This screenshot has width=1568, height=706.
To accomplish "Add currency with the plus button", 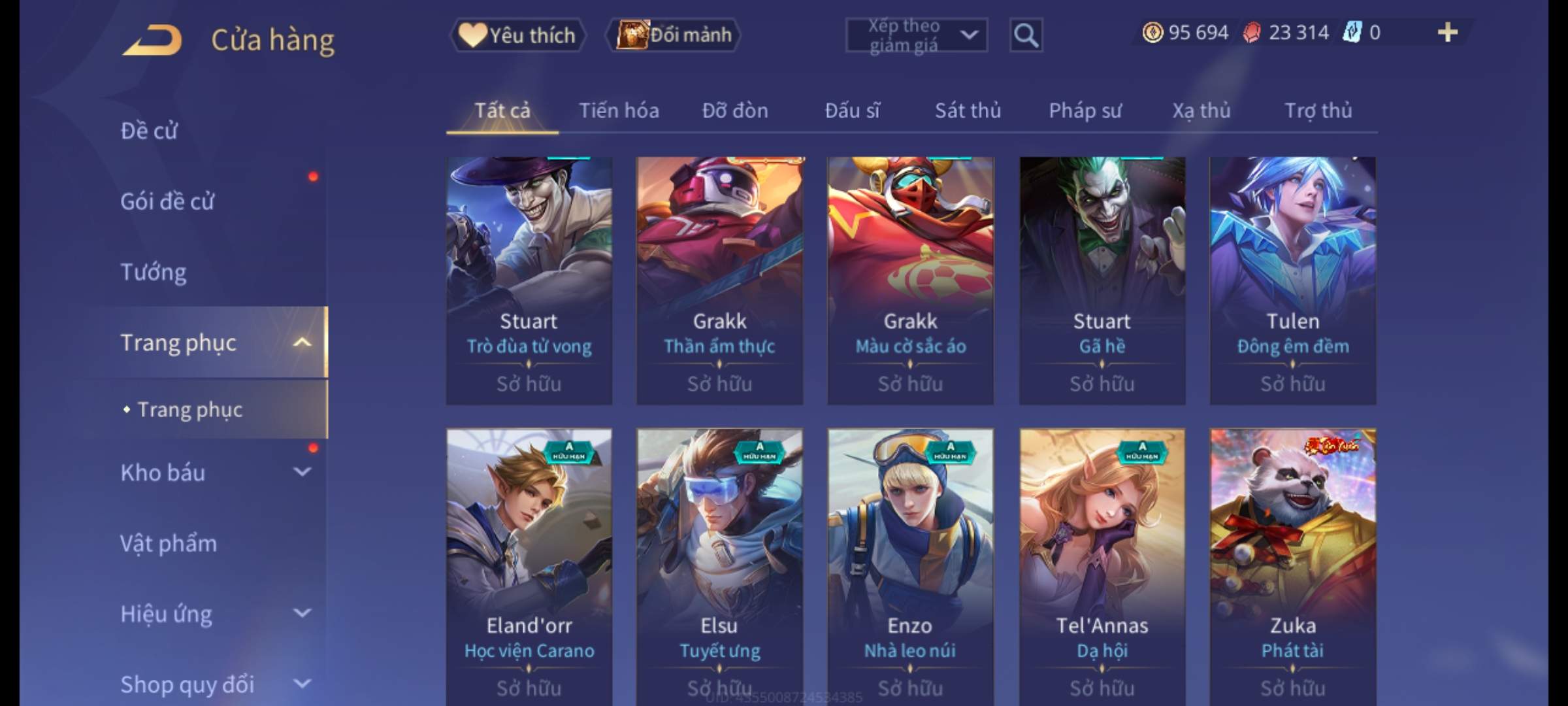I will tap(1447, 33).
